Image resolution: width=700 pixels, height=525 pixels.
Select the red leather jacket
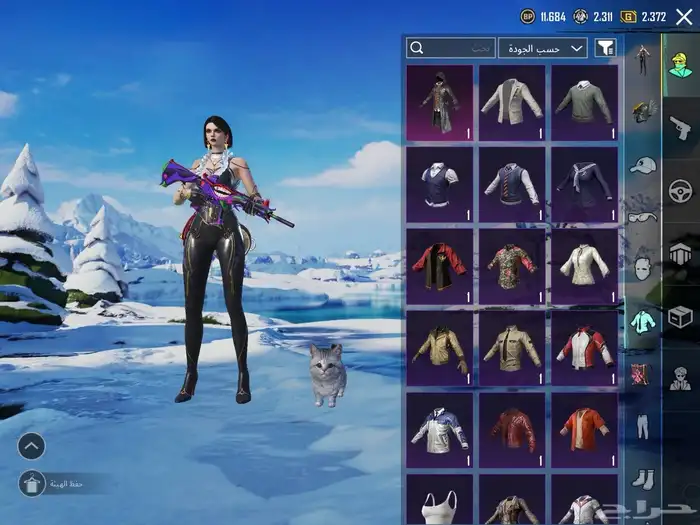pyautogui.click(x=512, y=429)
